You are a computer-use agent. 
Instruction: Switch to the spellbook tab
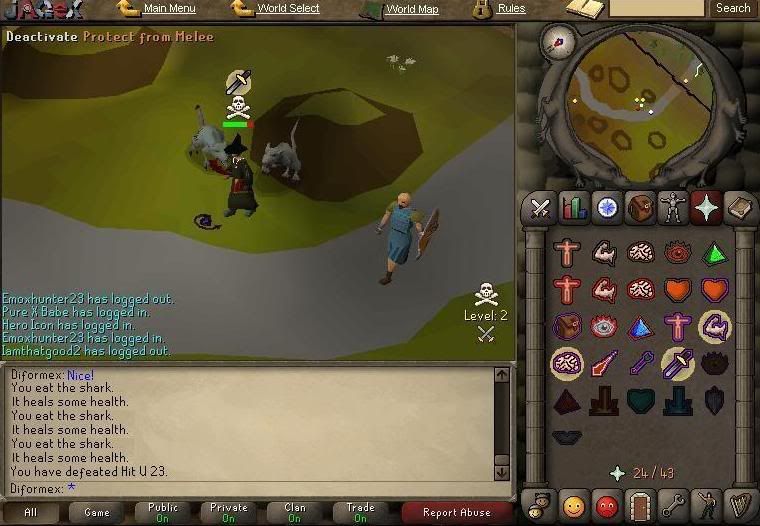[x=739, y=208]
